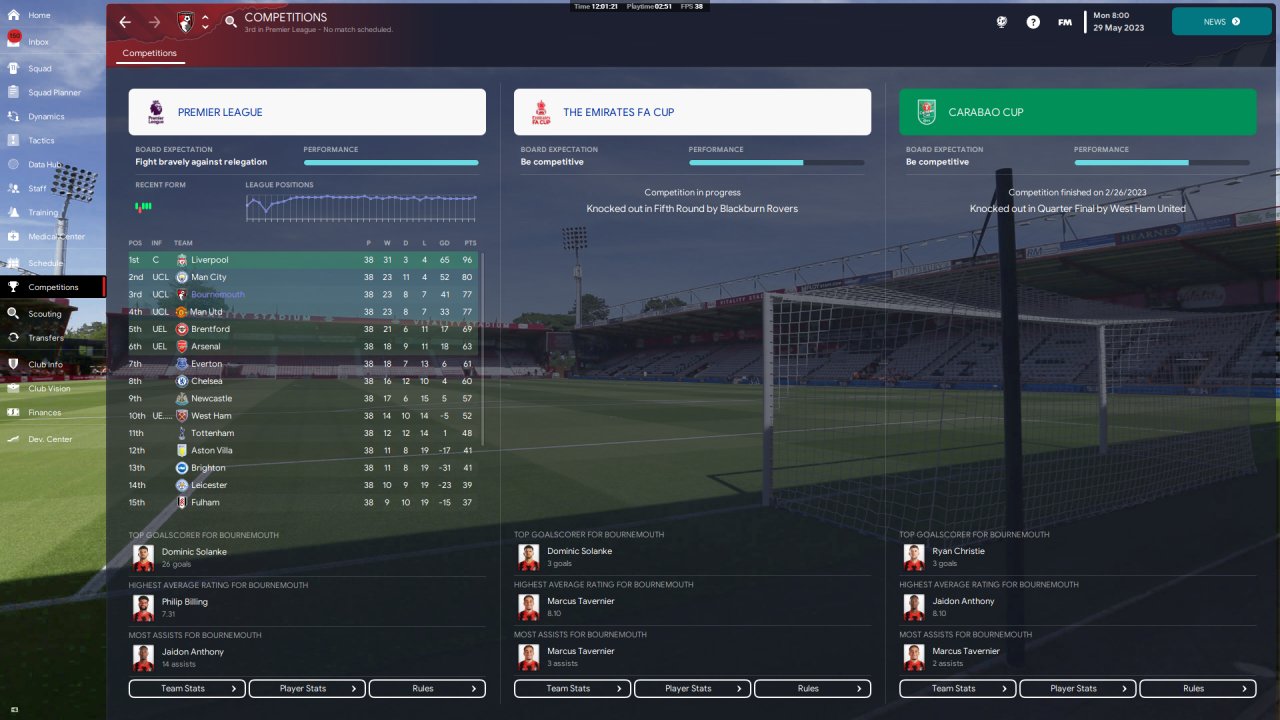Show Carabao Cup Rules
1280x720 pixels.
click(x=1198, y=688)
